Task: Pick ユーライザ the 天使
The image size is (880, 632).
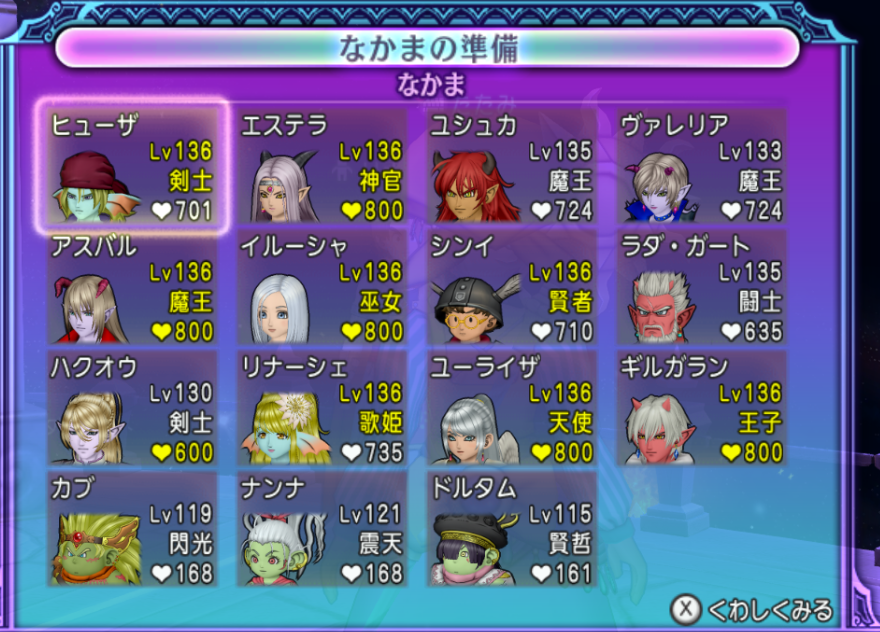Action: click(512, 408)
